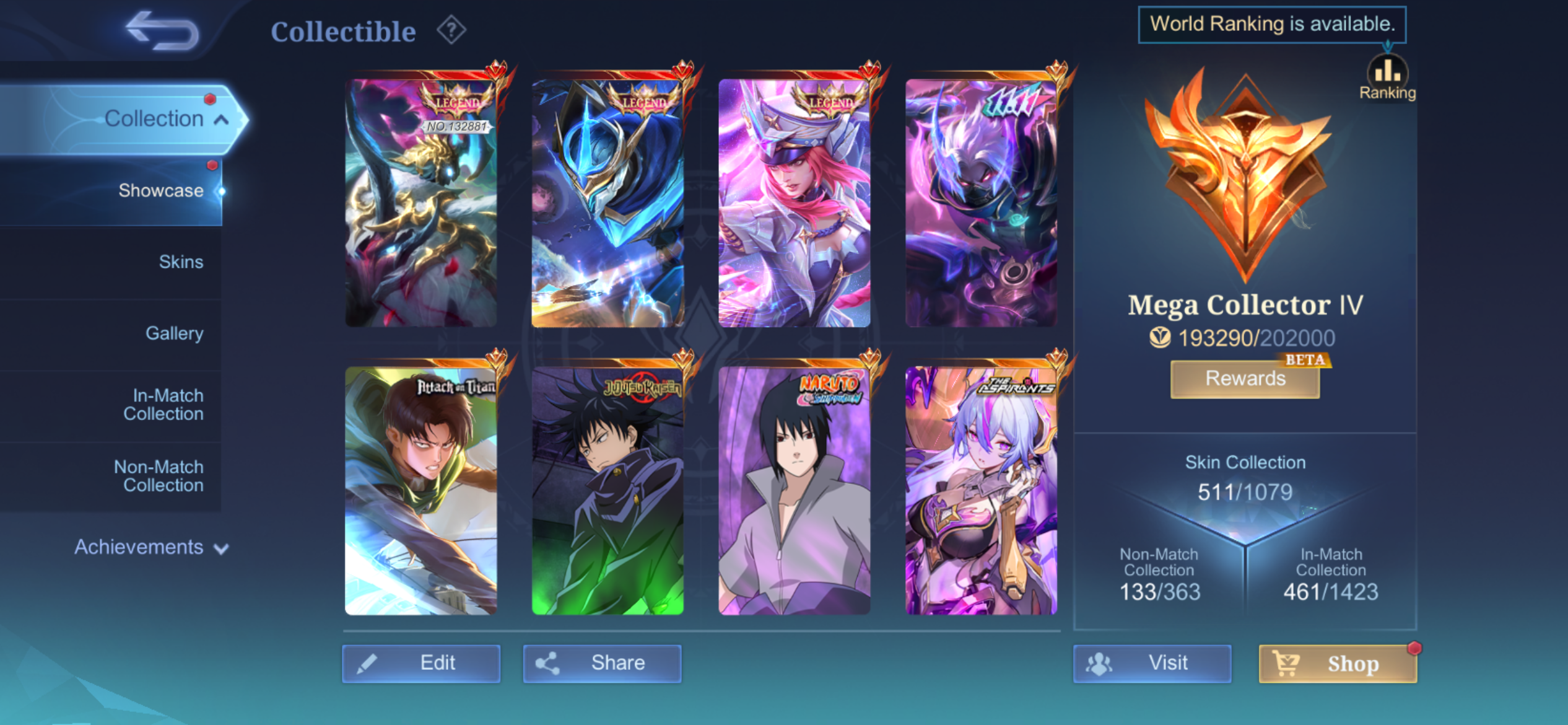Pick the Jujutsu Kaisen skin card
1568x725 pixels.
click(x=608, y=491)
